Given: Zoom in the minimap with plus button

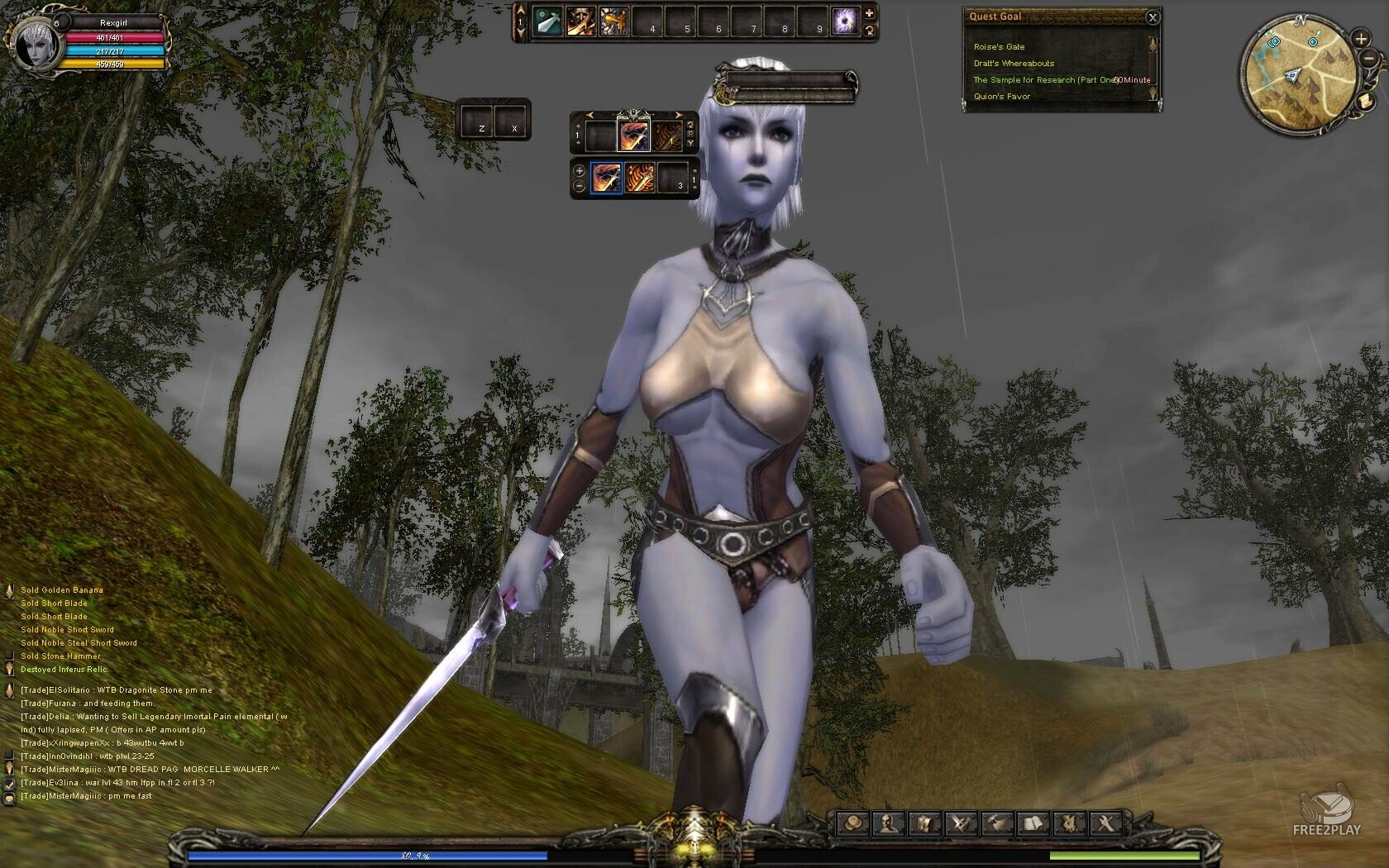Looking at the screenshot, I should (x=1361, y=39).
